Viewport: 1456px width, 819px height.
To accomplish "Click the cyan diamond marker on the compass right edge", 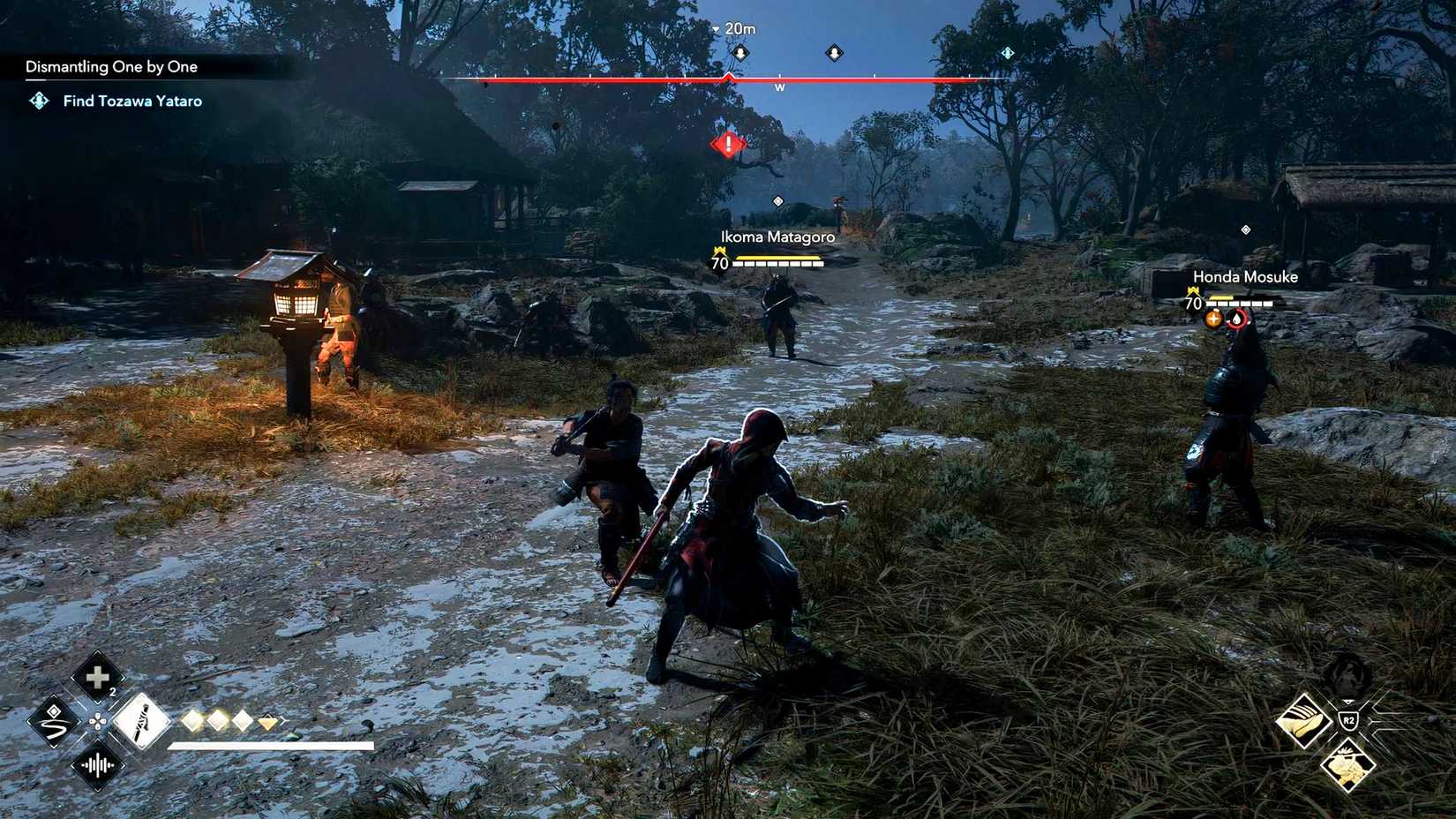I will point(1006,52).
